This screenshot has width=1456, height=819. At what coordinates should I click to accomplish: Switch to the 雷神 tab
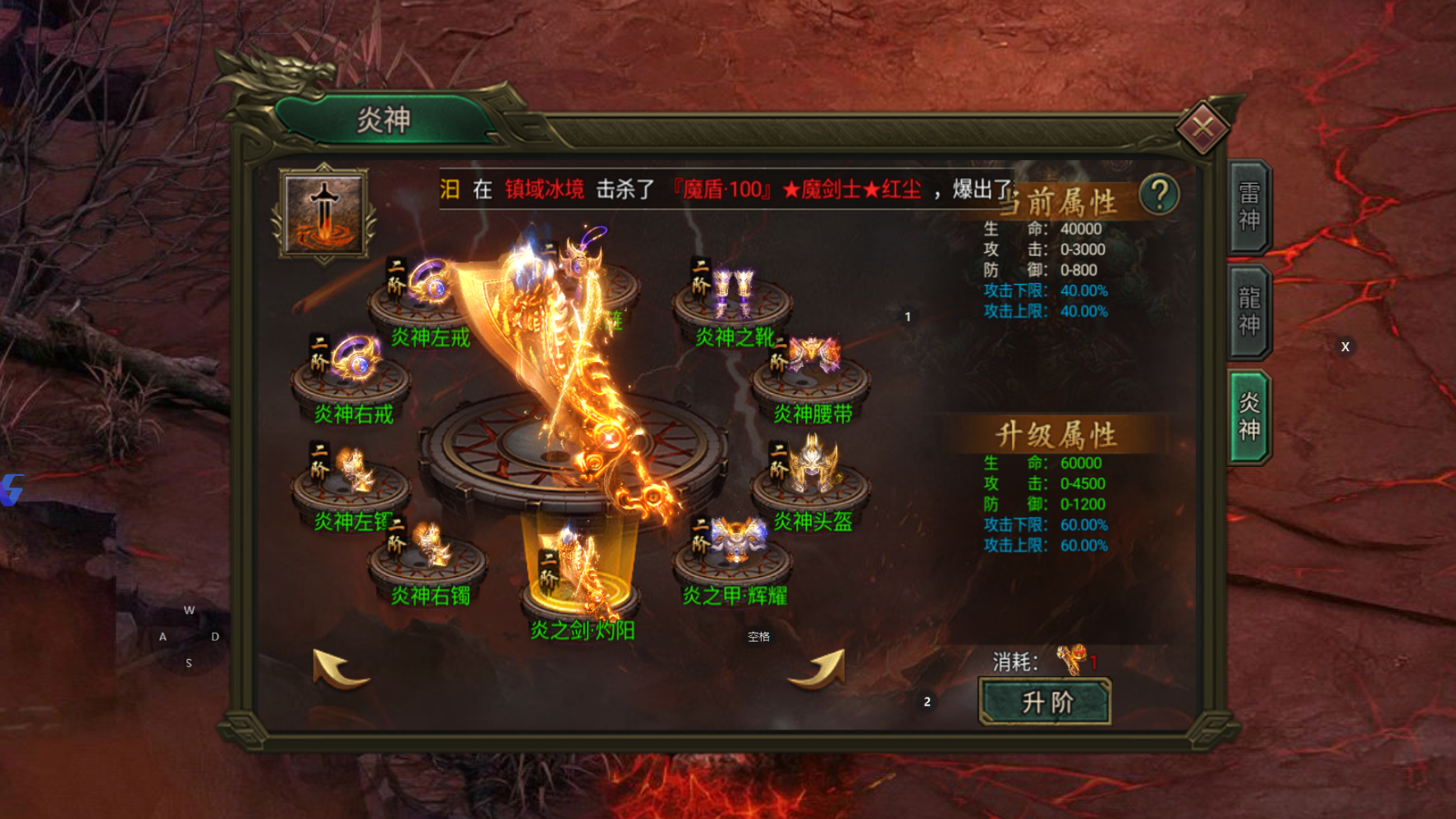pos(1248,207)
